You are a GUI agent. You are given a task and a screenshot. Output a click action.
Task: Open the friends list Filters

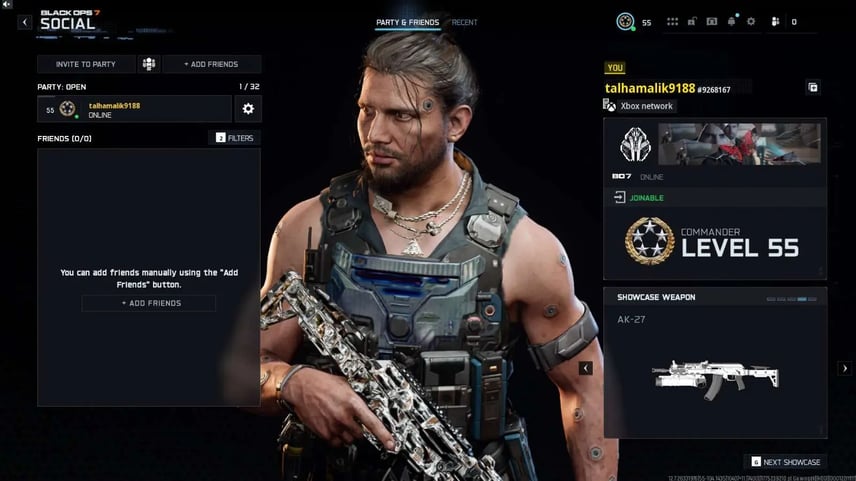235,138
